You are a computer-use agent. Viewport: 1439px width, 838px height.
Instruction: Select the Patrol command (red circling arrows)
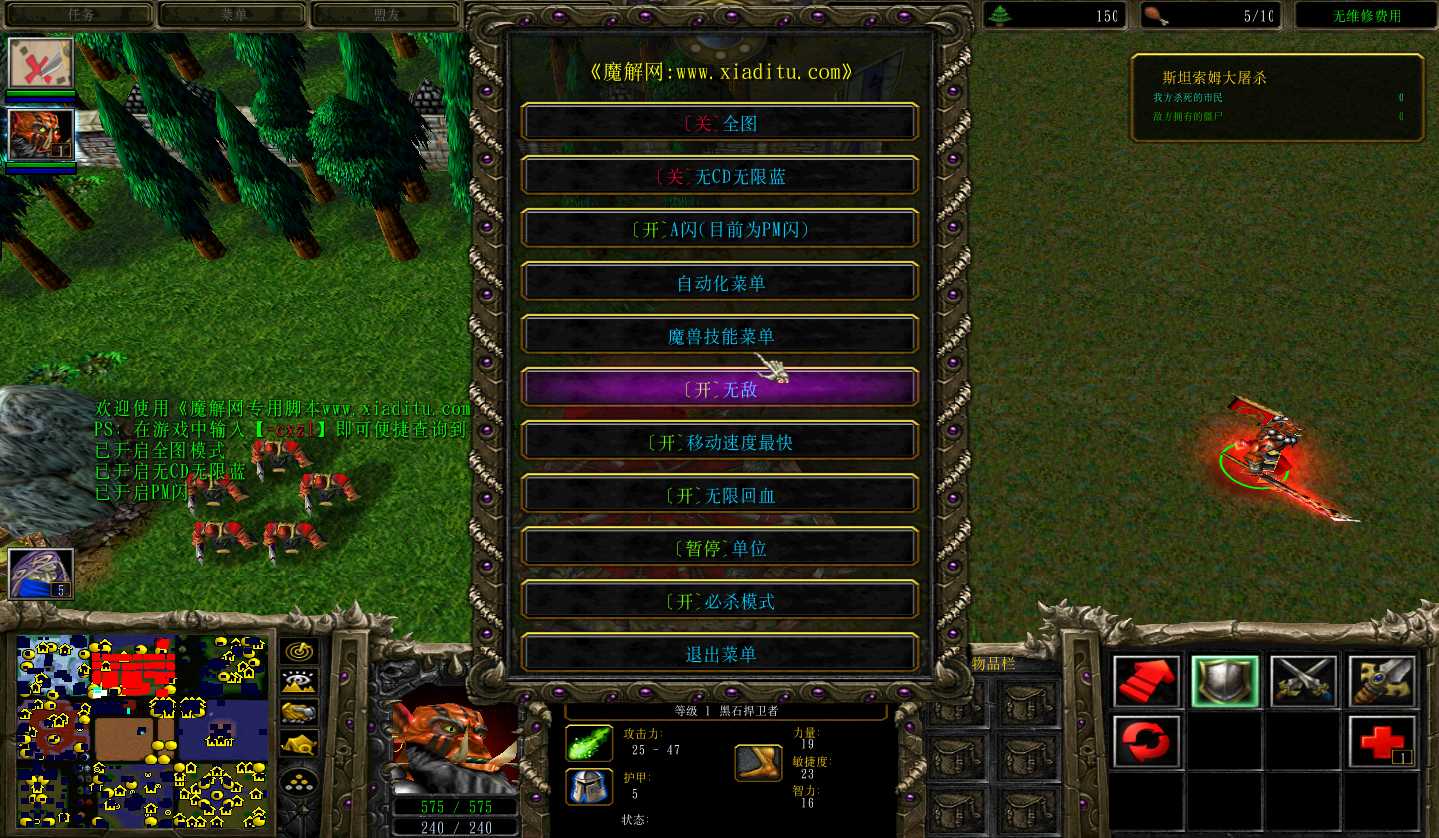1145,740
